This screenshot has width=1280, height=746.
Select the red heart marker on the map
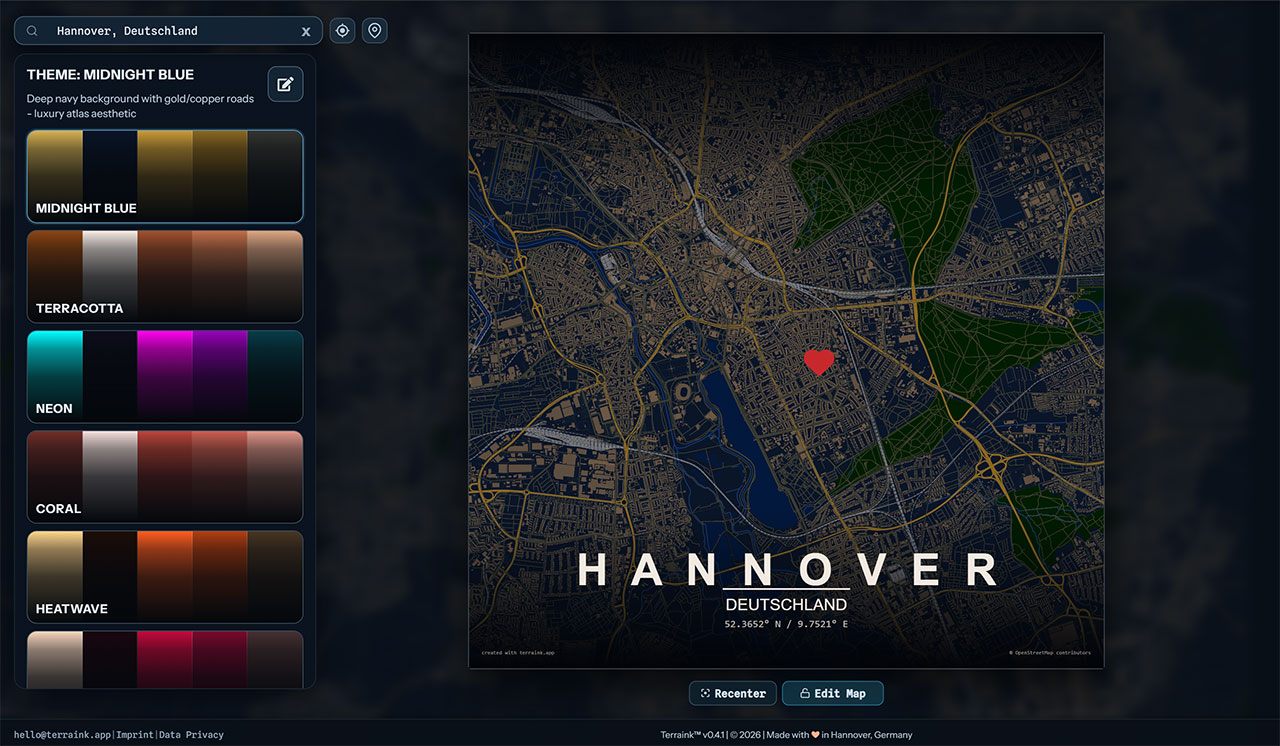pos(818,361)
